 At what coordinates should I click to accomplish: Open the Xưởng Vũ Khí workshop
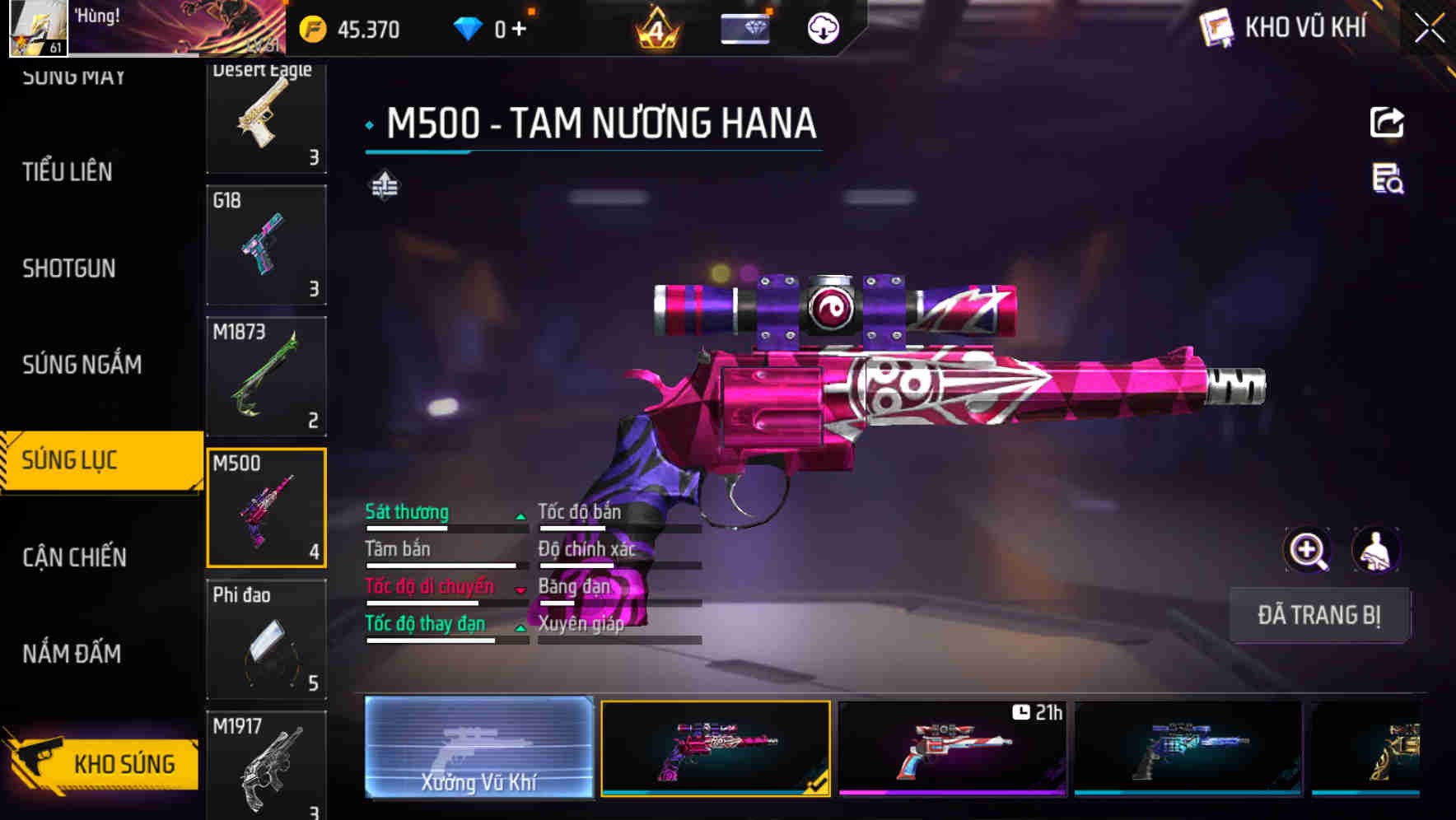click(478, 748)
